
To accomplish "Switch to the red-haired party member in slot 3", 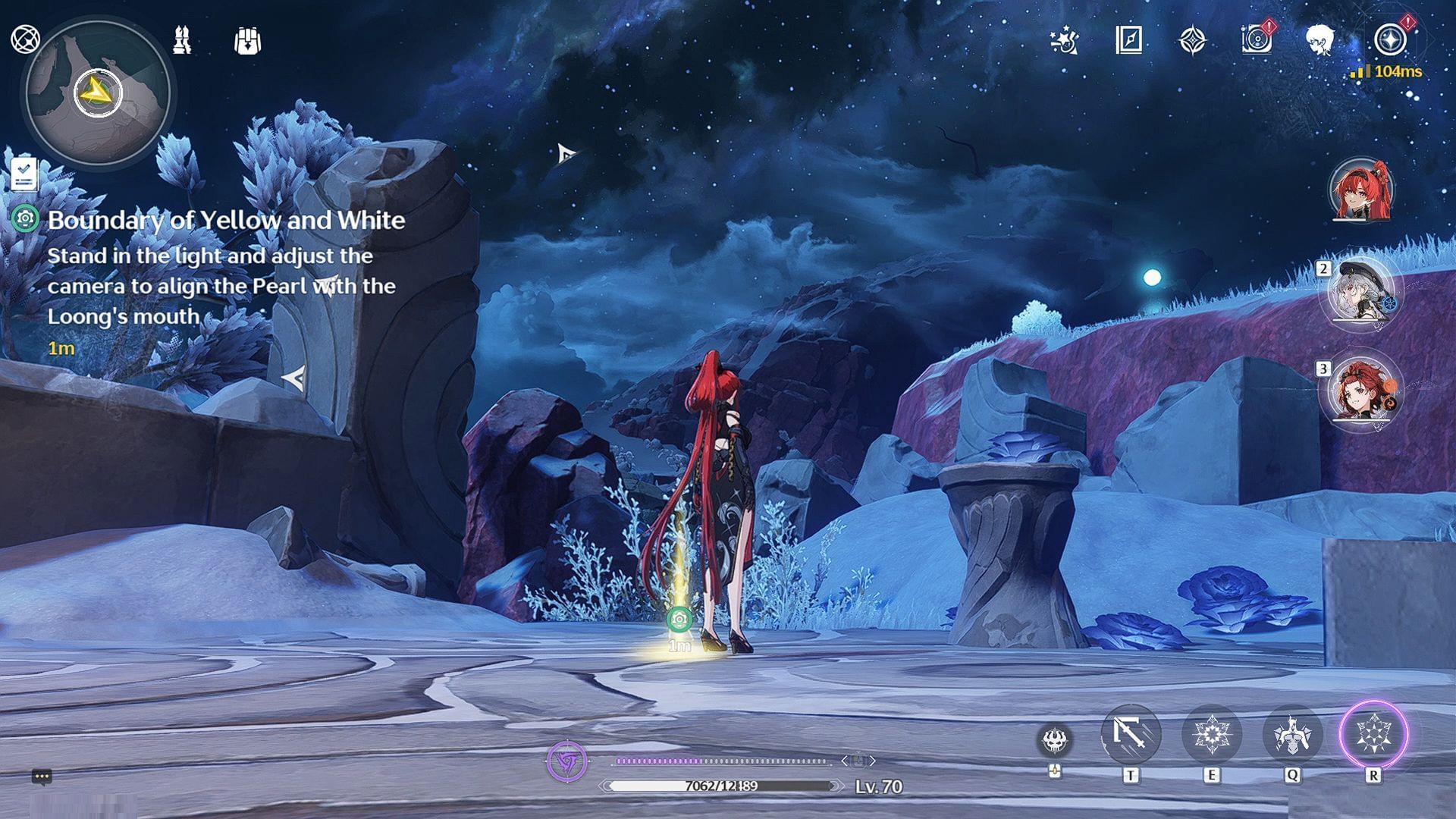I will click(x=1361, y=392).
